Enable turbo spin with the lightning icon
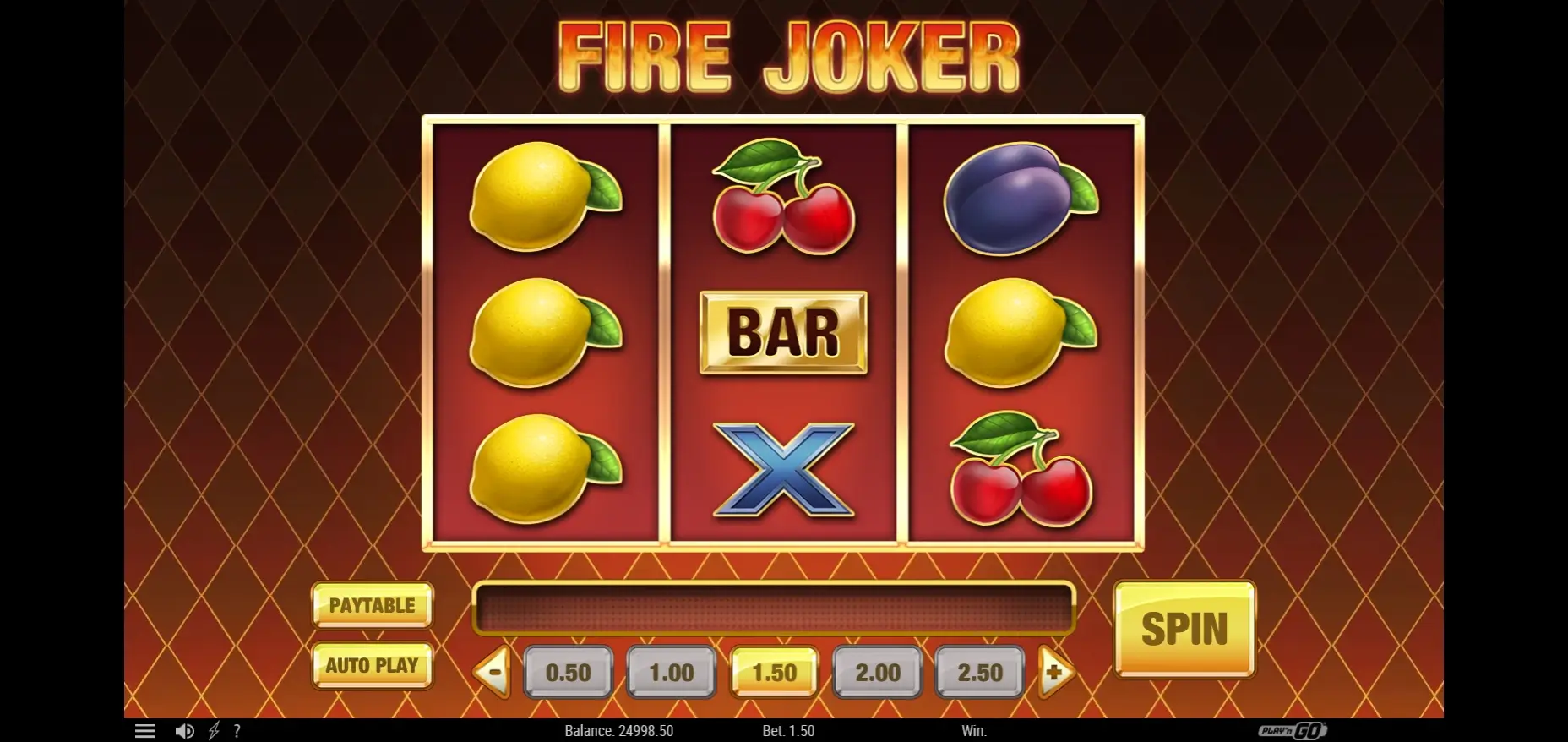1568x742 pixels. coord(215,730)
